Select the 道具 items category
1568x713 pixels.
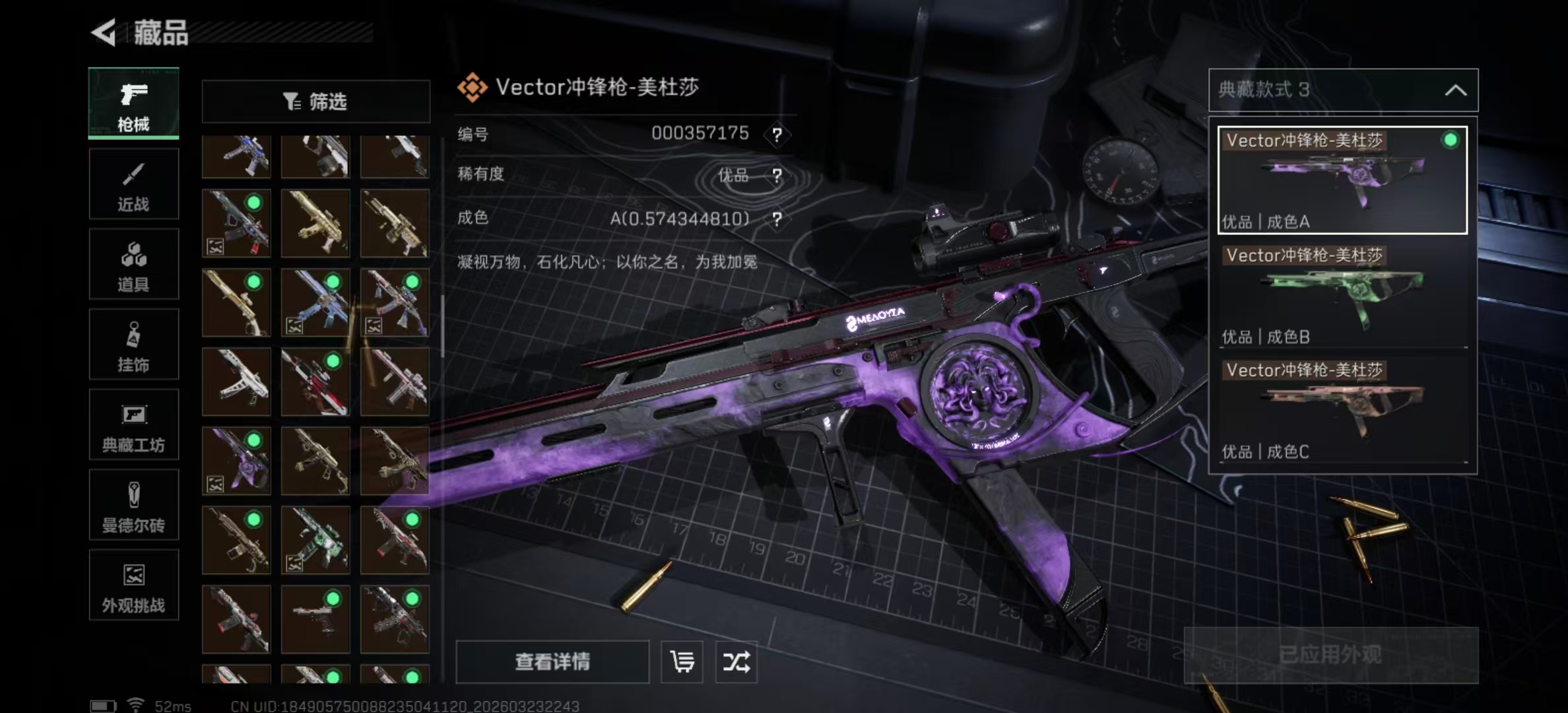[133, 265]
